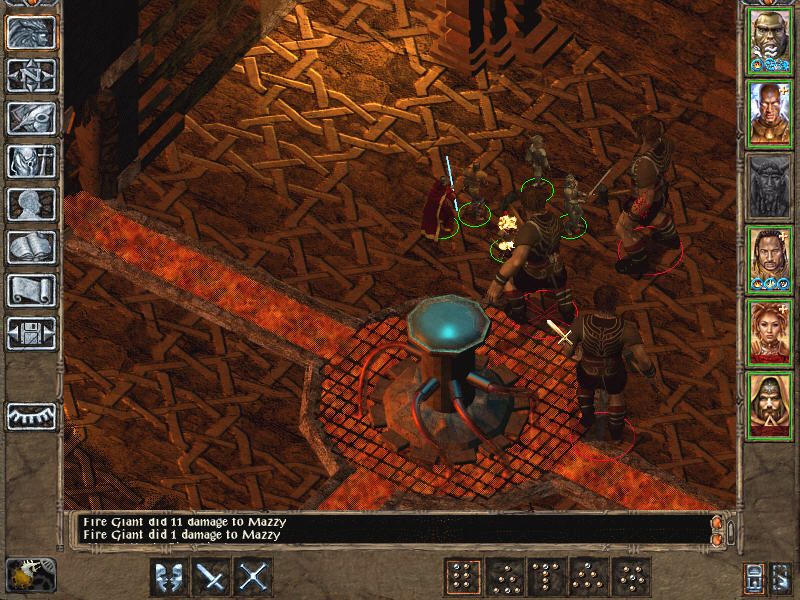The image size is (800, 600).
Task: Choose the single sword attack button
Action: (212, 577)
